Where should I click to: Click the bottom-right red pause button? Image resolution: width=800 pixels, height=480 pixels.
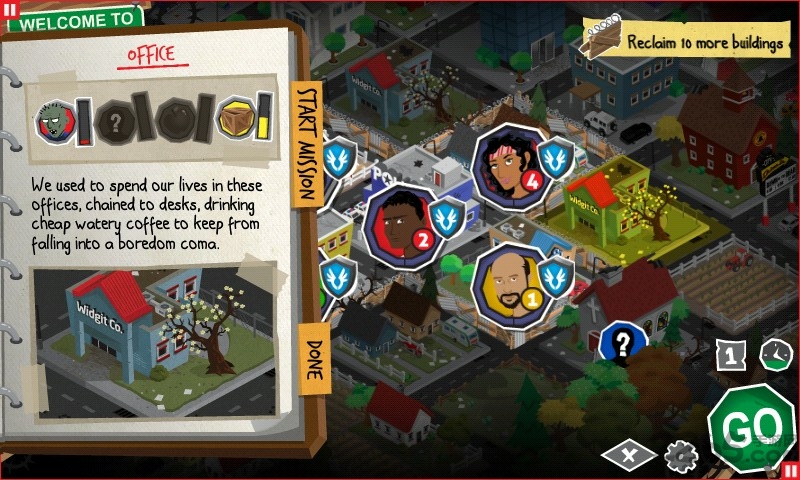coord(789,469)
